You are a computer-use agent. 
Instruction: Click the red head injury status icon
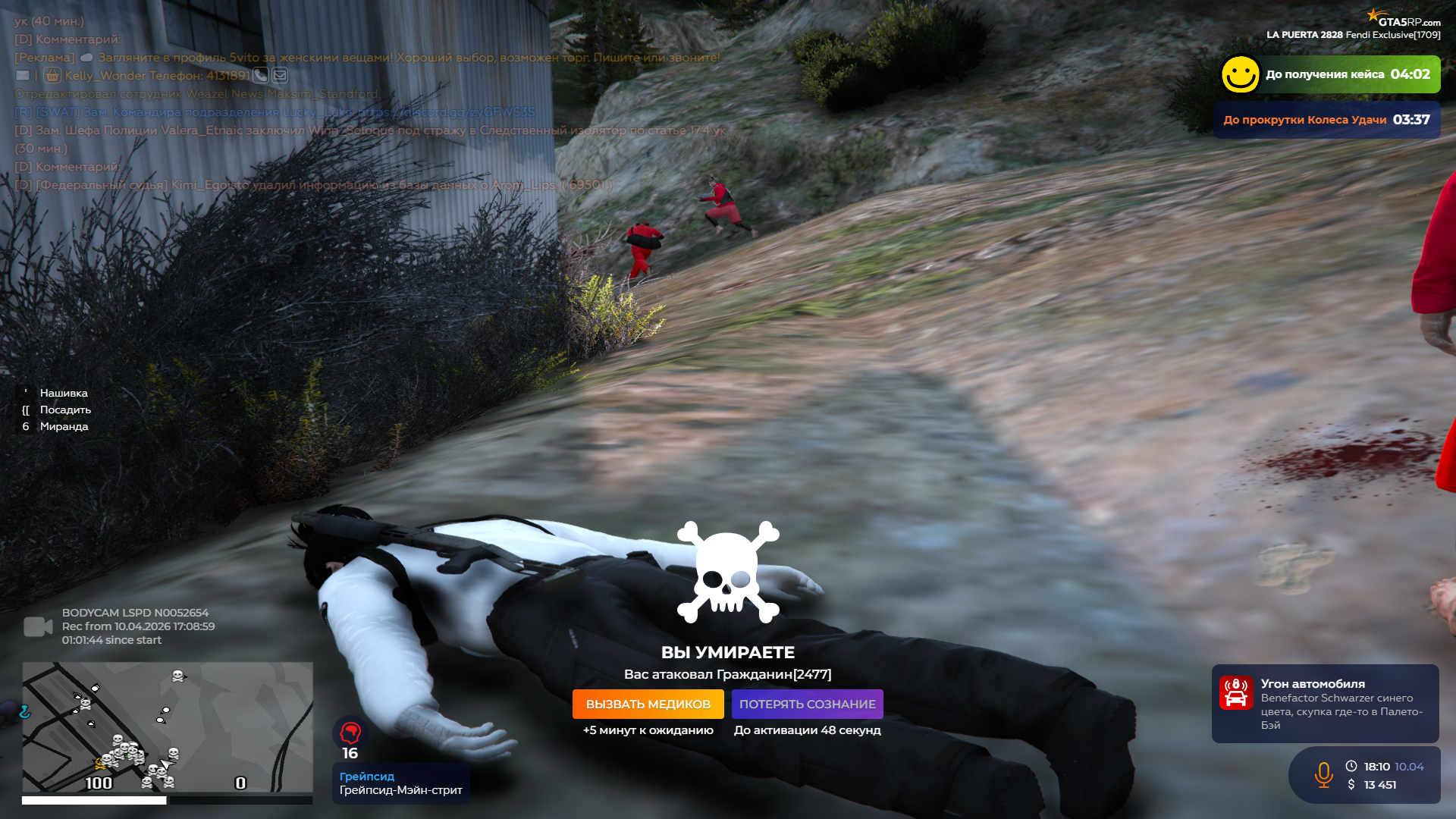point(350,733)
